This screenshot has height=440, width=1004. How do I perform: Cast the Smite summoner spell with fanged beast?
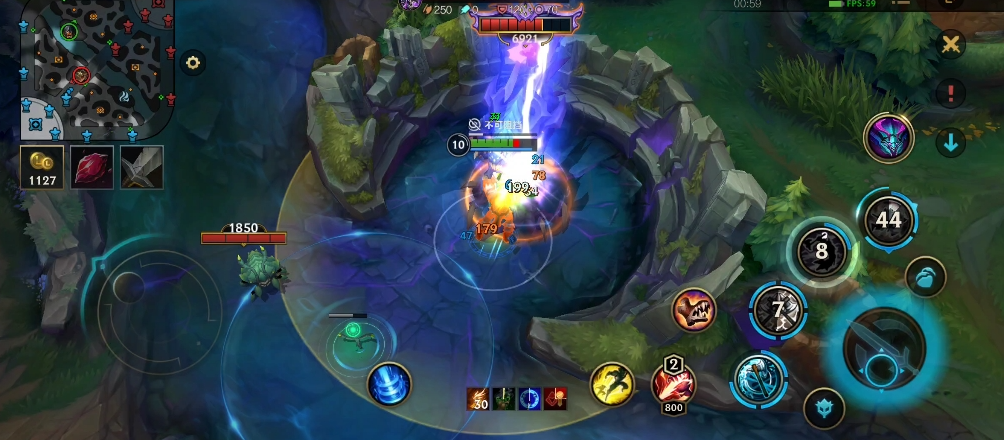coord(694,311)
